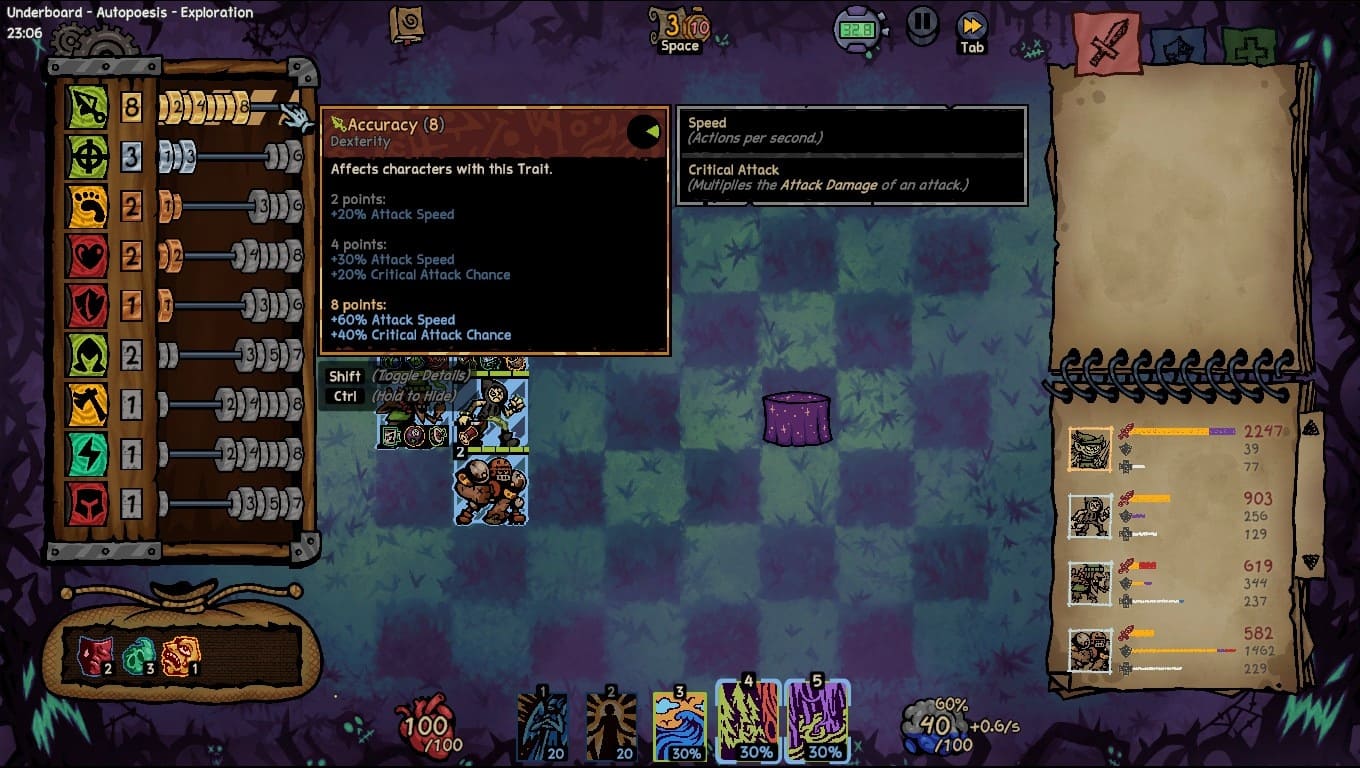The image size is (1360, 768).
Task: Select the red mask item in bag
Action: pos(94,655)
